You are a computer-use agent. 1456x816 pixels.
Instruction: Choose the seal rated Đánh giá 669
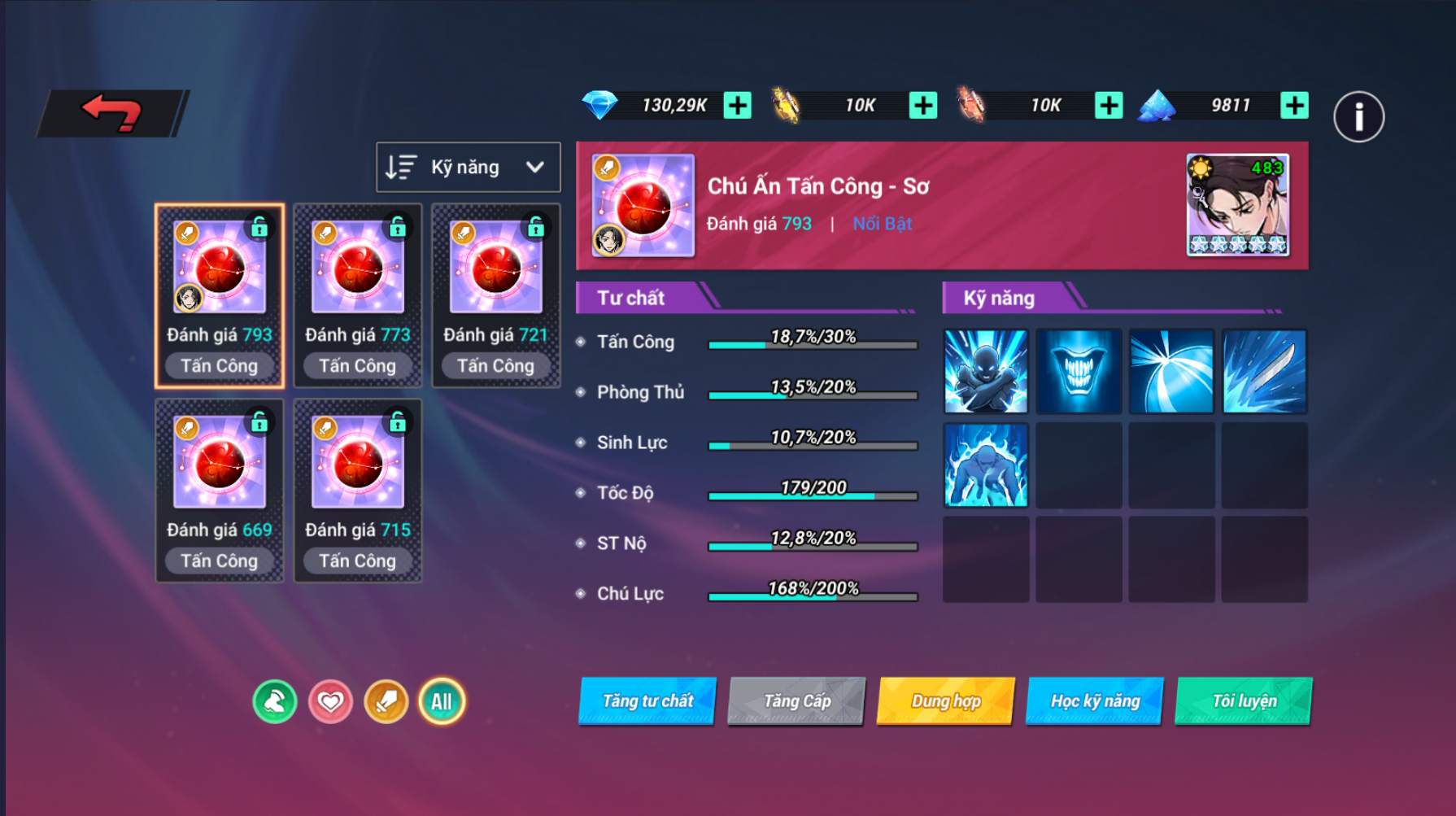220,490
